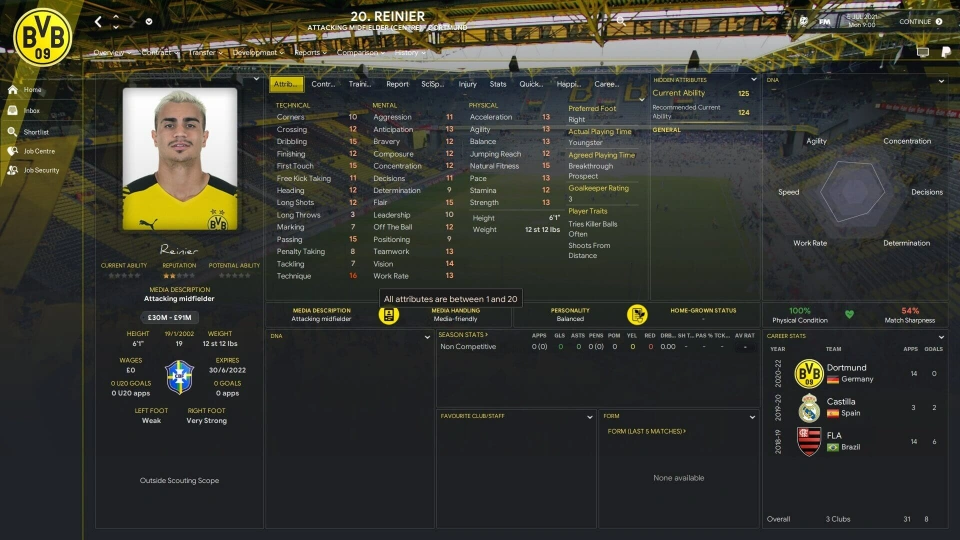The height and width of the screenshot is (540, 960).
Task: Expand the Development menu
Action: 257,52
